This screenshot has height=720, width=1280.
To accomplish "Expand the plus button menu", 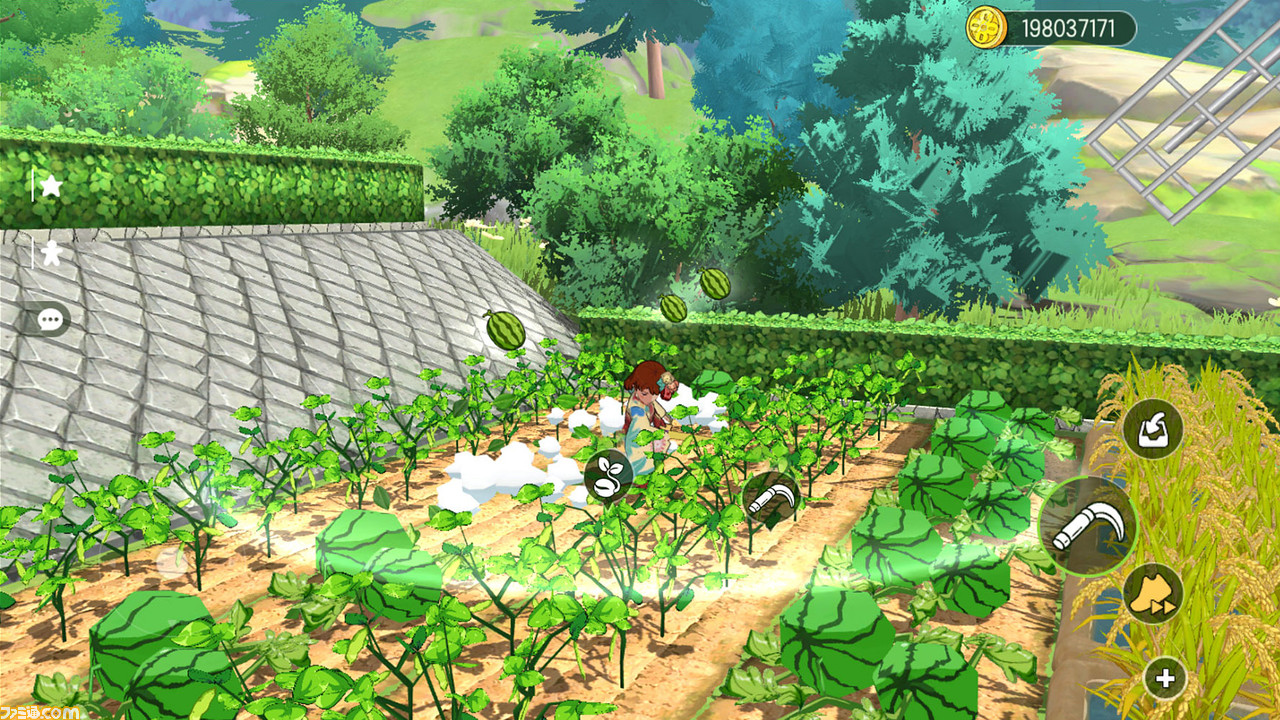I will pos(1164,678).
